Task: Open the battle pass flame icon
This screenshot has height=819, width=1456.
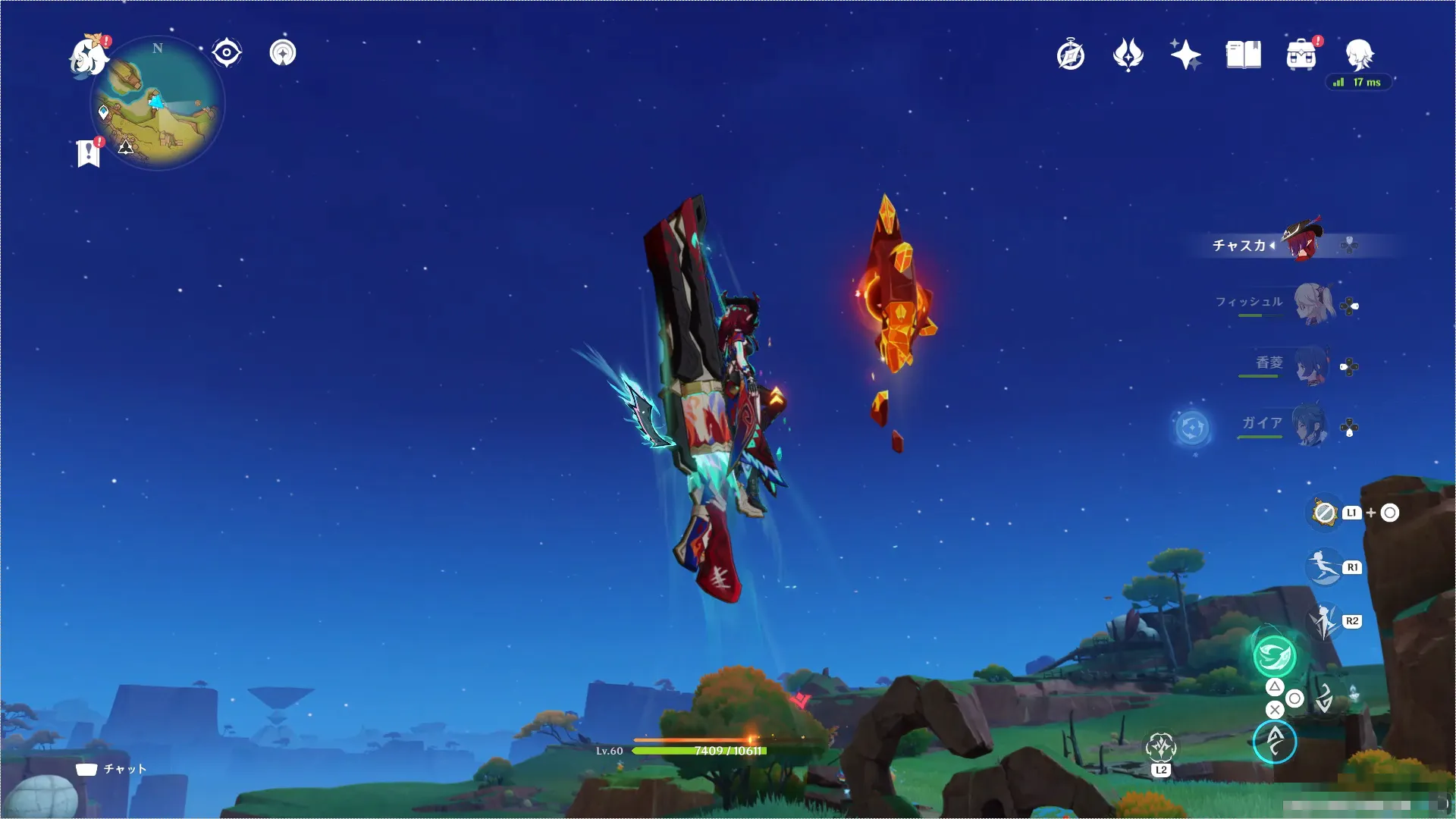Action: point(1128,55)
